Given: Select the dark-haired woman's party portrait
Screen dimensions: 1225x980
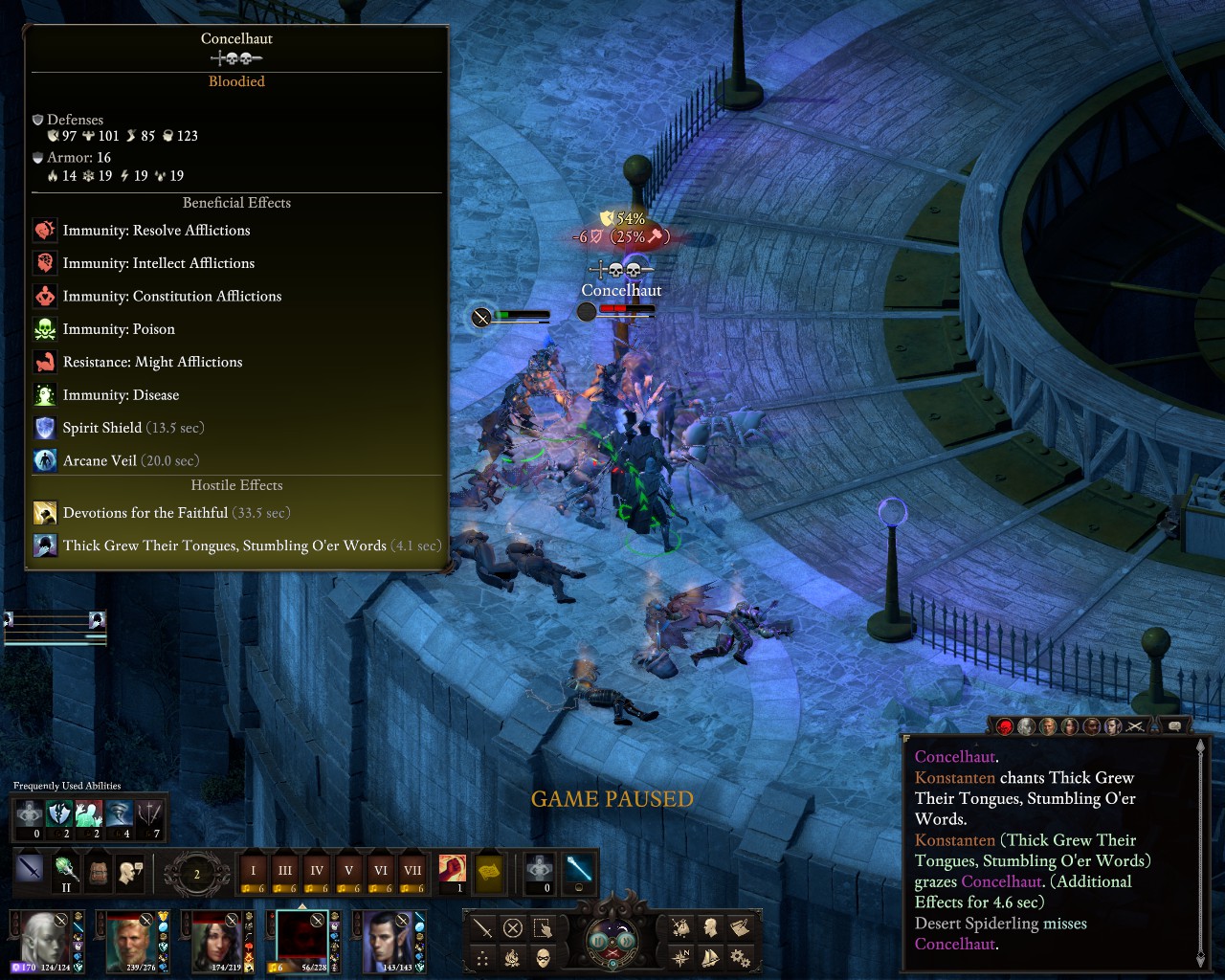Looking at the screenshot, I should [217, 939].
